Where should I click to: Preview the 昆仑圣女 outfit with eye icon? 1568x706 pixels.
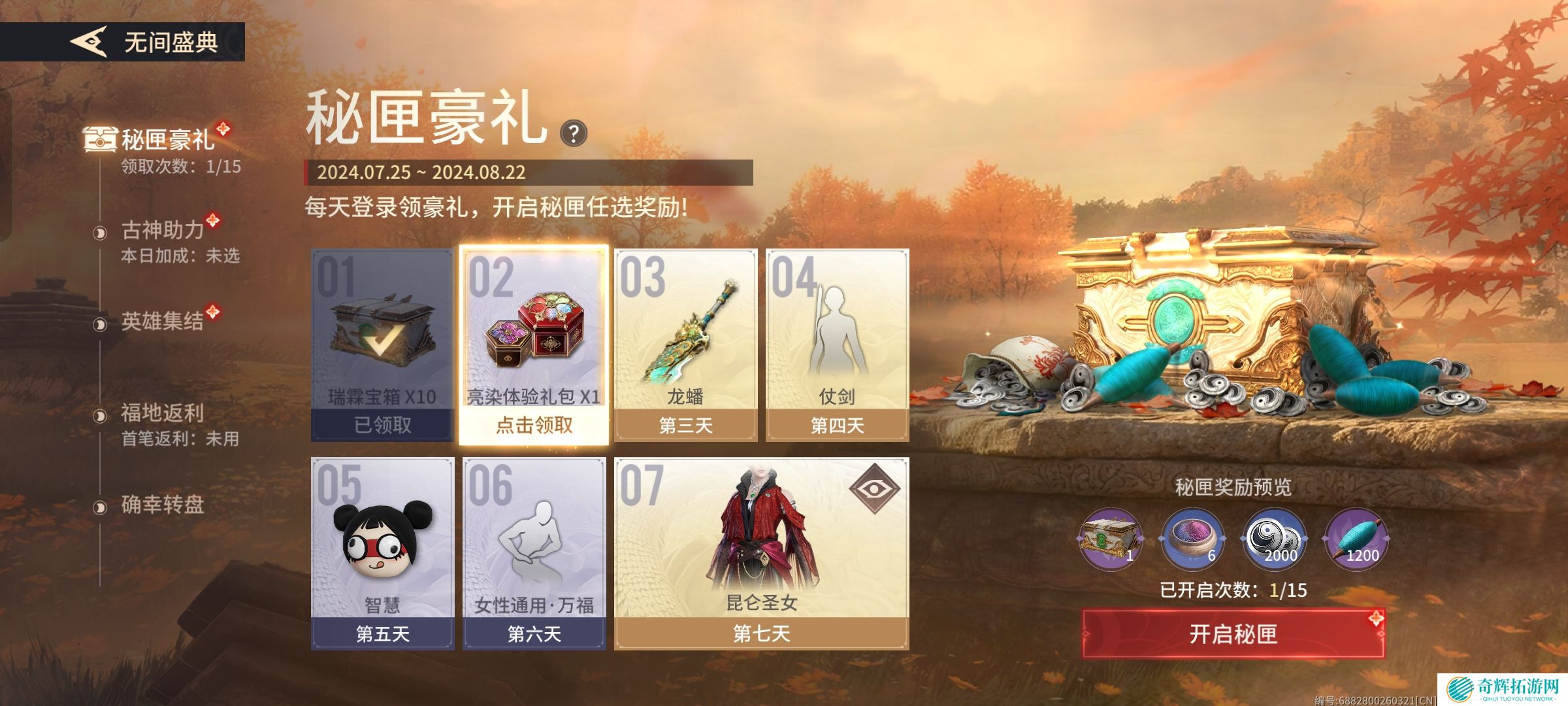(875, 488)
